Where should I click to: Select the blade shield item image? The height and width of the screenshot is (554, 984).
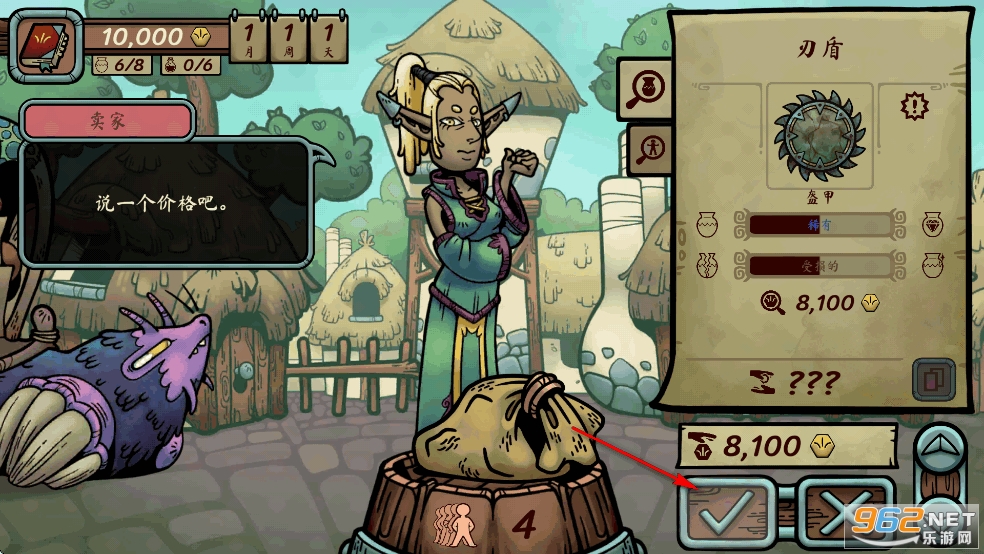tap(820, 135)
